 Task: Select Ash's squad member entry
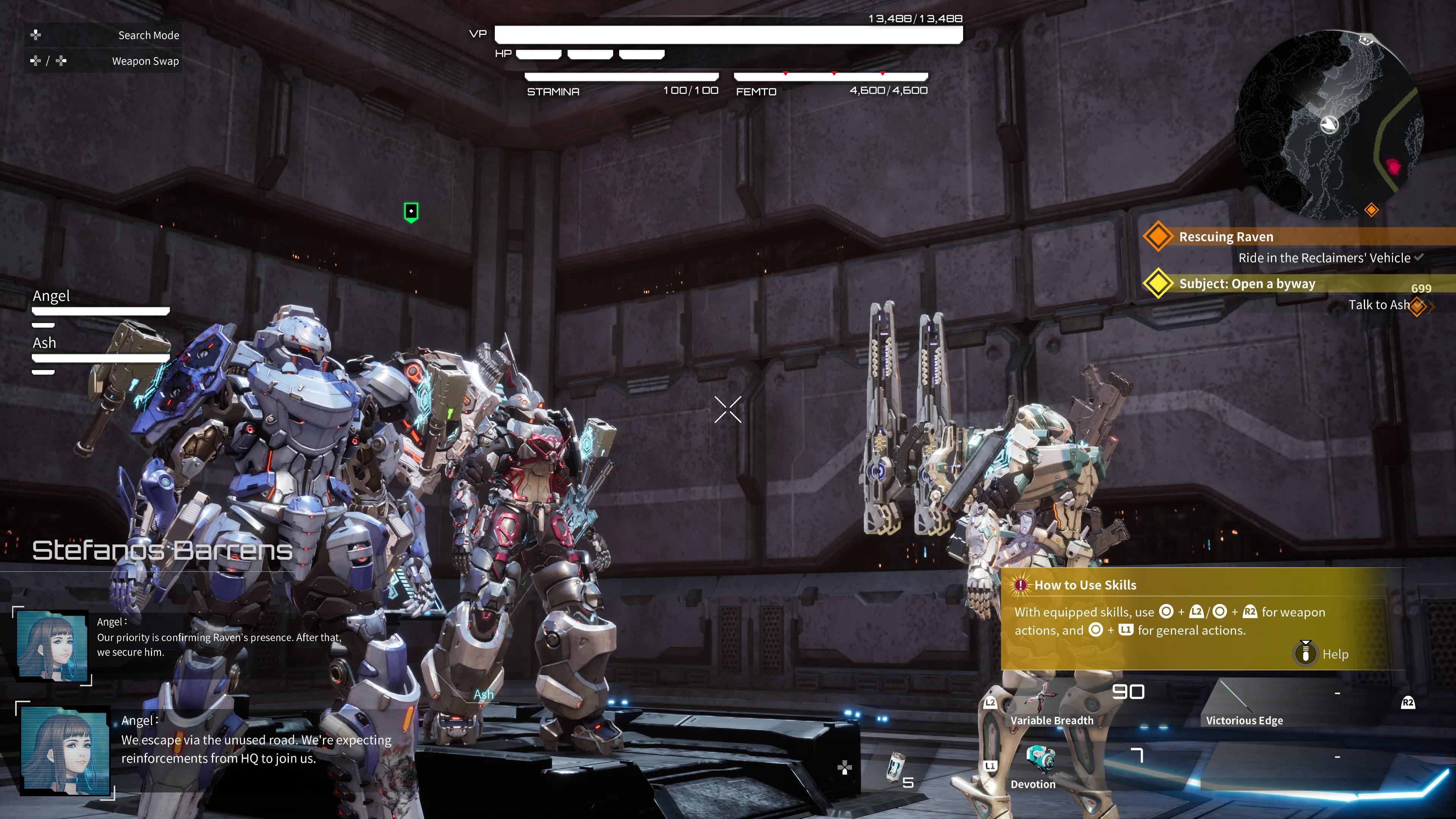pos(100,351)
